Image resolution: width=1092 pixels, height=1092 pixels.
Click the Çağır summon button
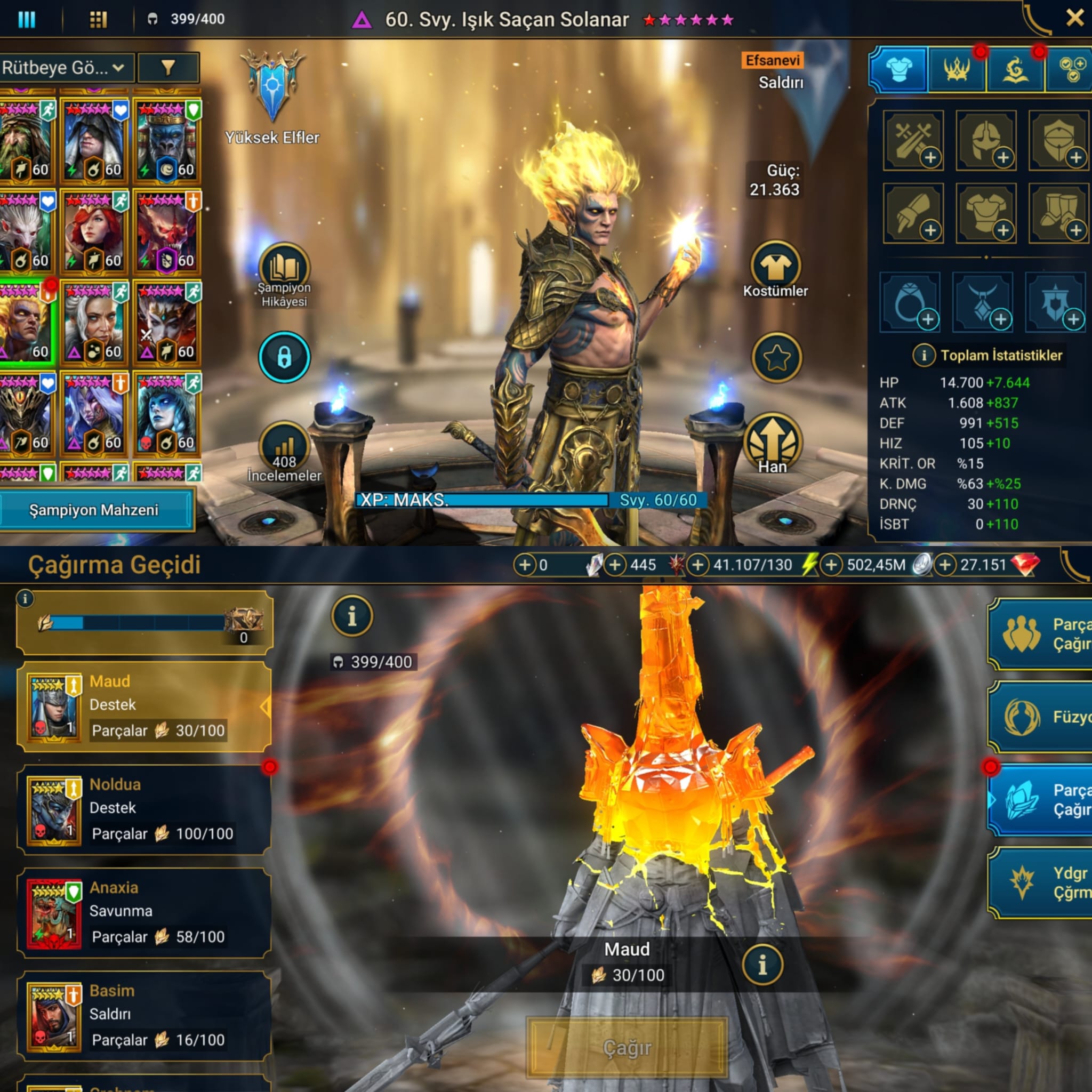pyautogui.click(x=627, y=1048)
